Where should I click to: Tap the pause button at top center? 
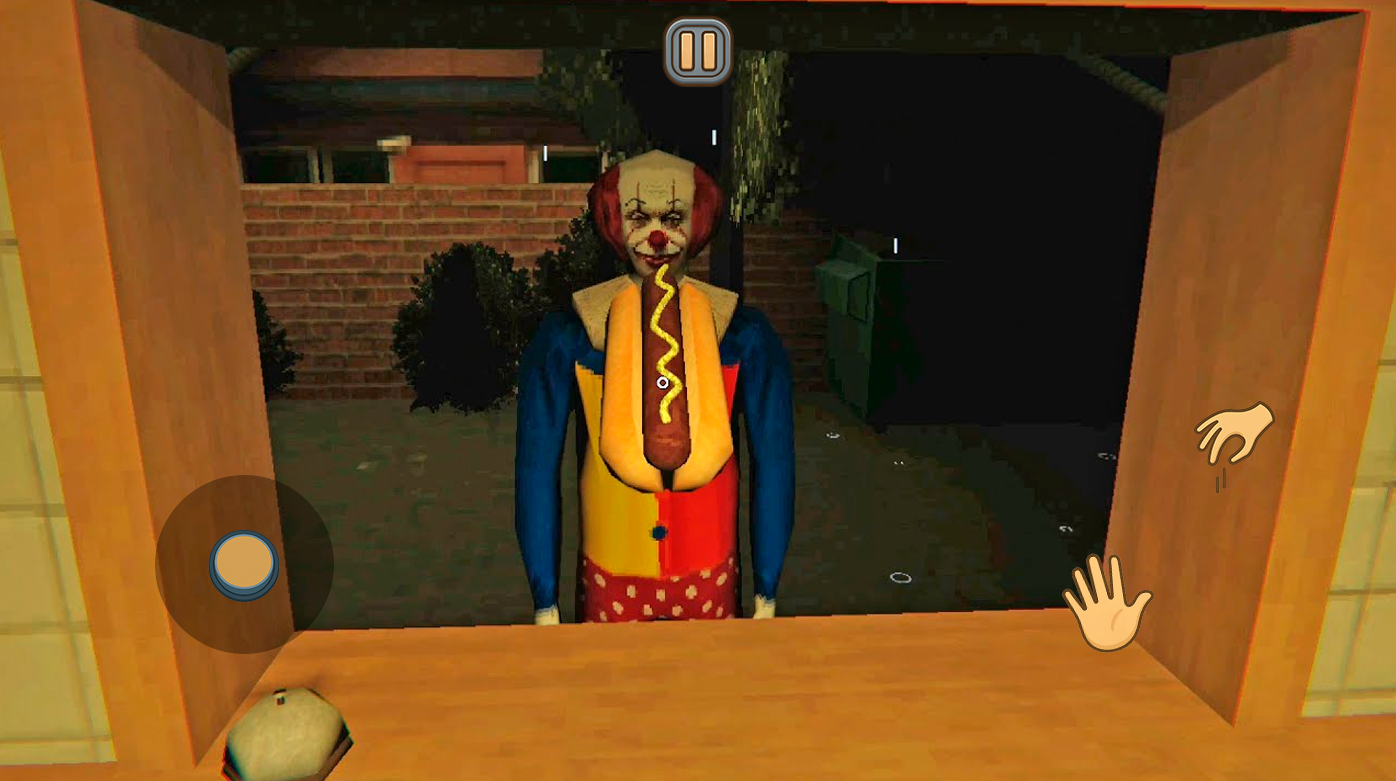coord(697,49)
